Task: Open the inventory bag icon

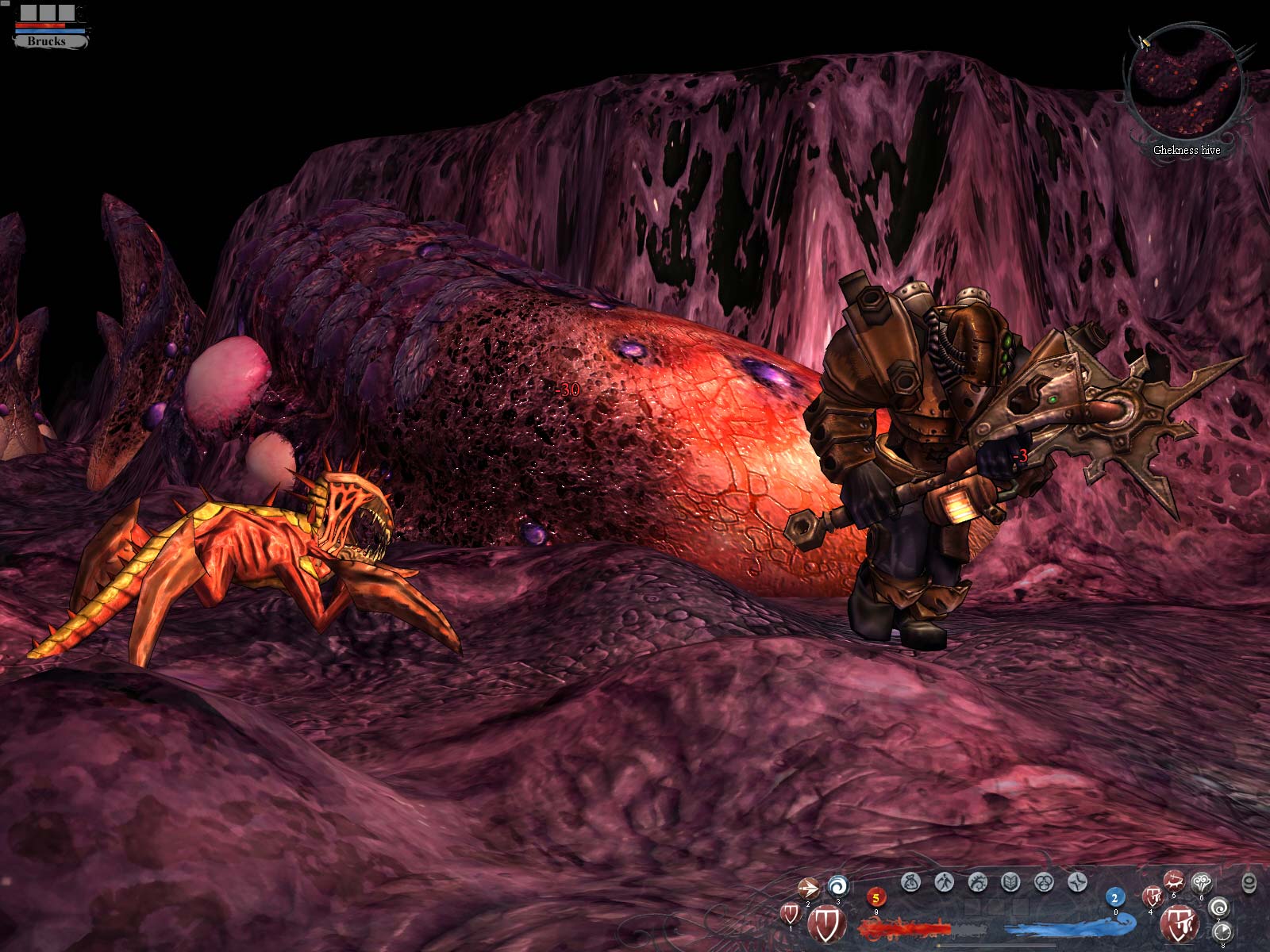Action: click(910, 881)
